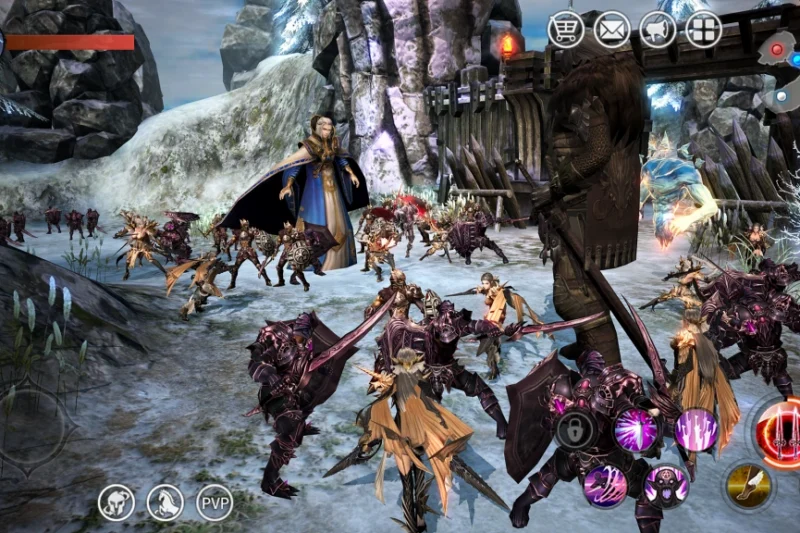Viewport: 800px width, 533px height.
Task: Trigger the purple claw slash skill
Action: click(605, 485)
